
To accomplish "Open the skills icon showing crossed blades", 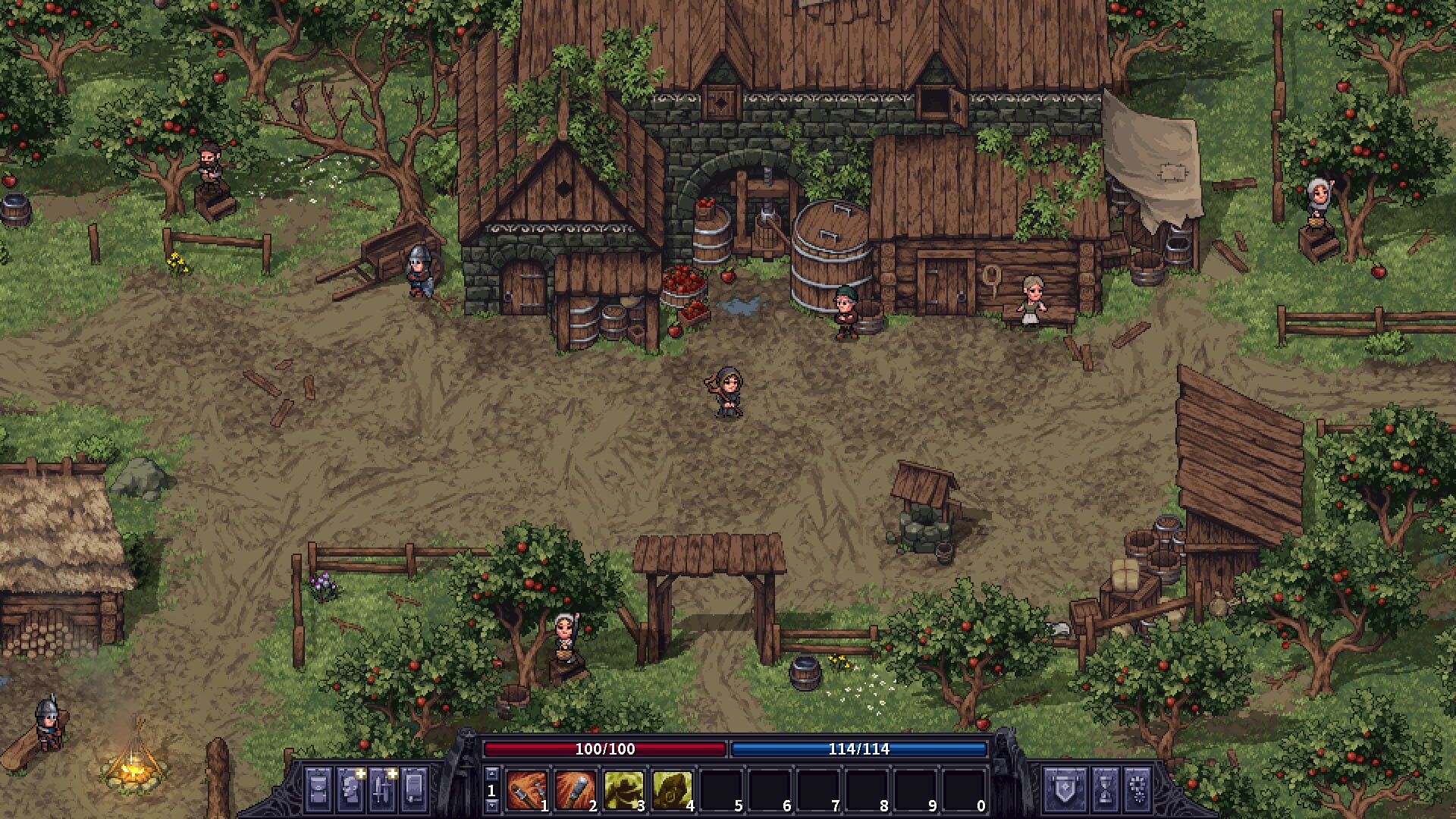I will pyautogui.click(x=381, y=789).
